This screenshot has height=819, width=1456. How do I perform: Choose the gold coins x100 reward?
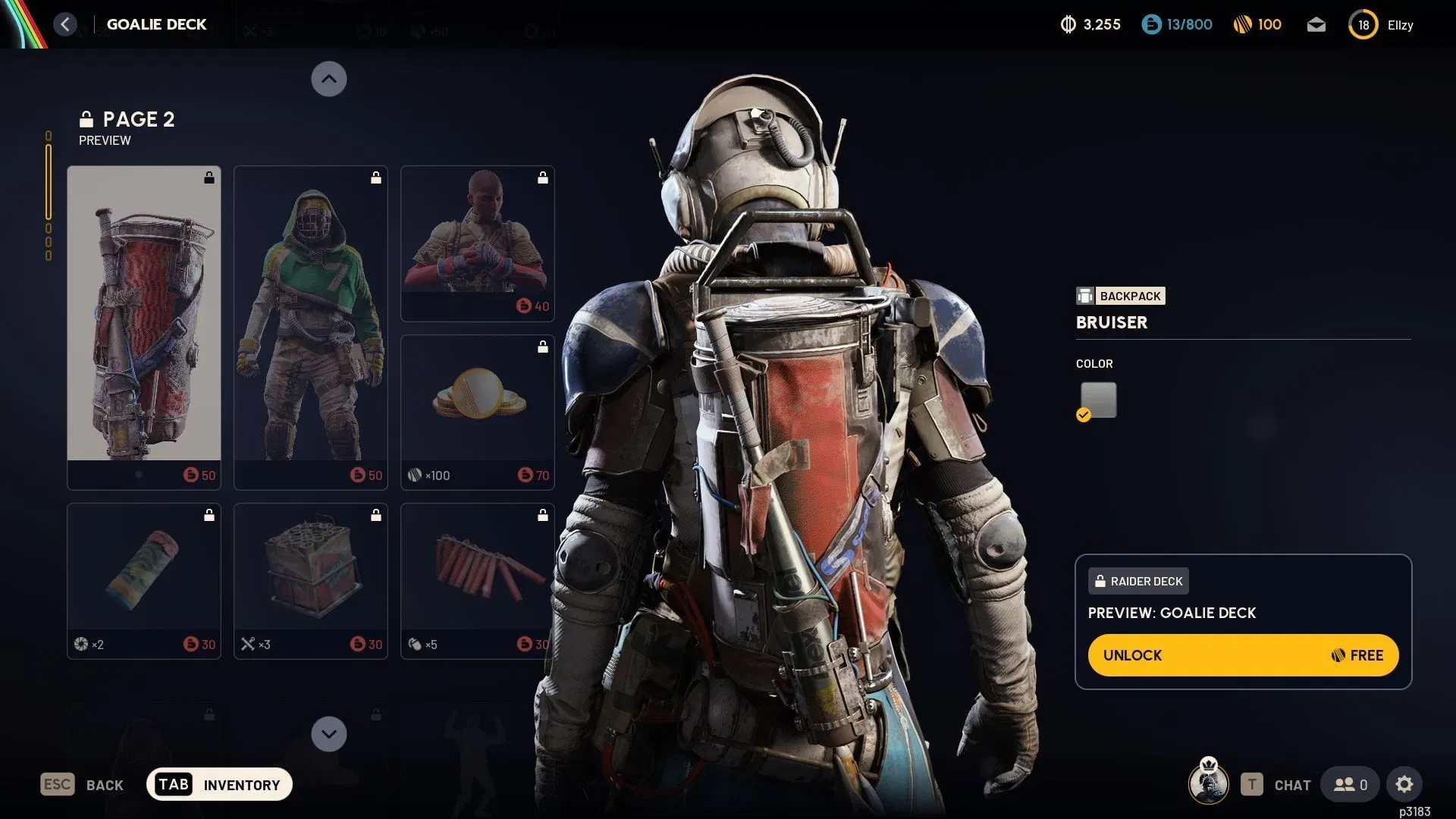478,411
